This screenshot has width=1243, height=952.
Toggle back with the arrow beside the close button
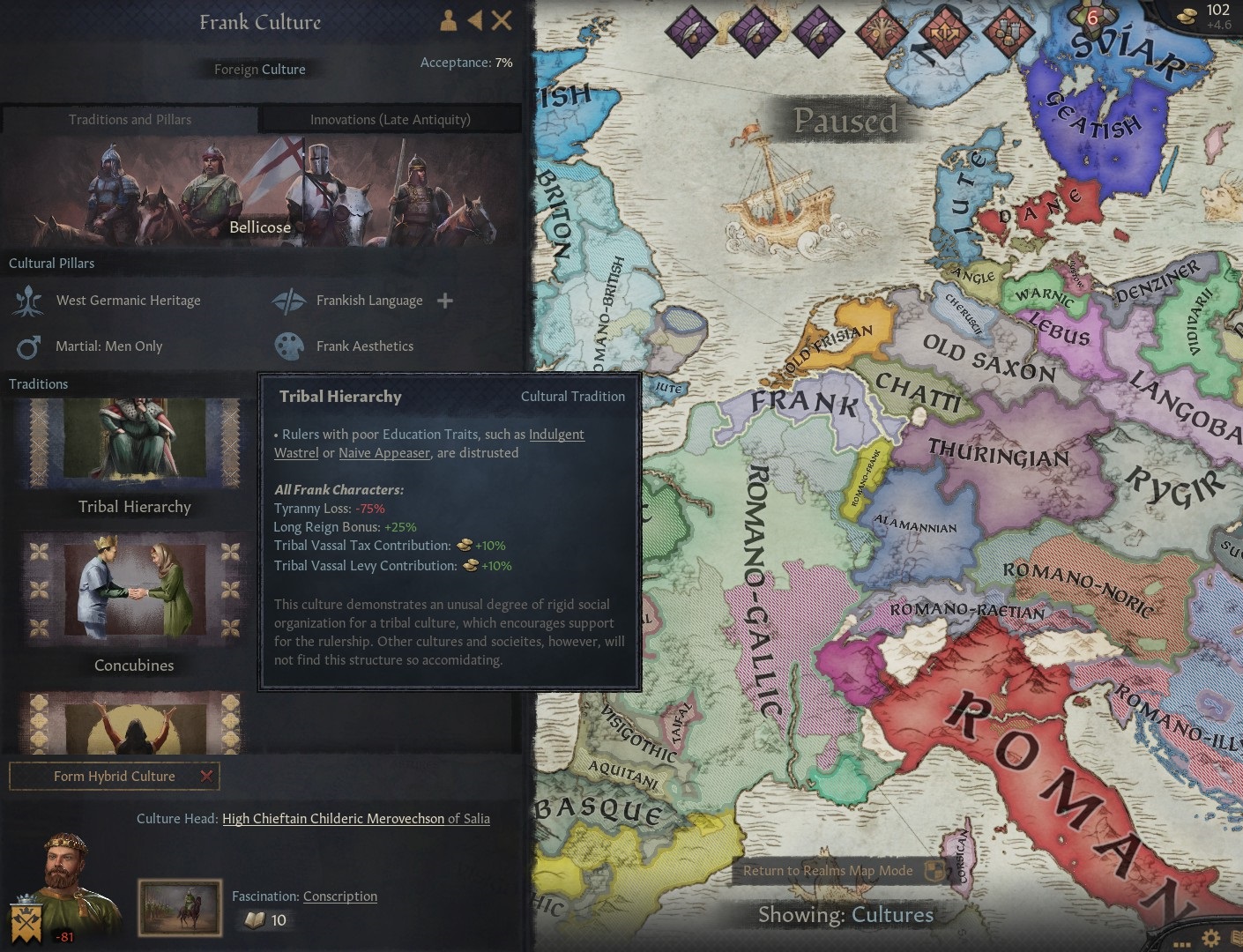pos(475,20)
